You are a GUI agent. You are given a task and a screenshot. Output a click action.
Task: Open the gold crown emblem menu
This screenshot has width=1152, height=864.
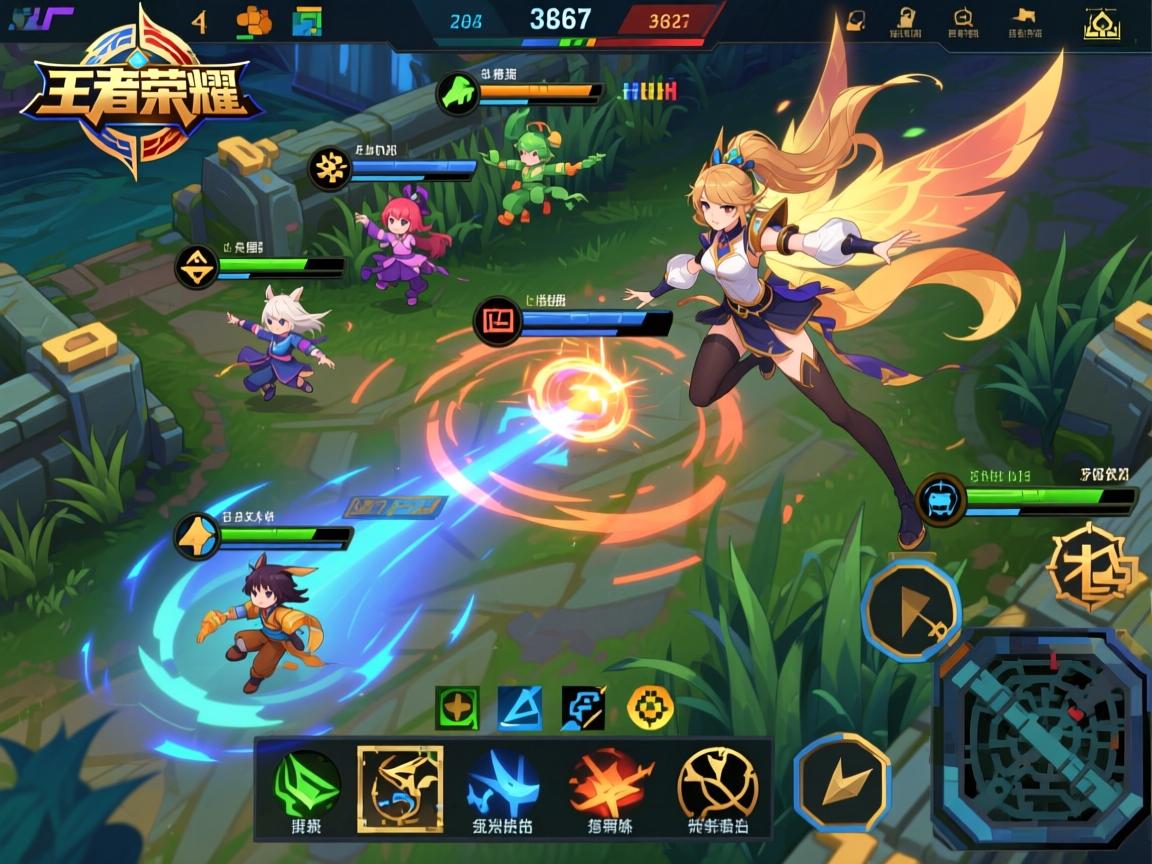tap(1101, 23)
